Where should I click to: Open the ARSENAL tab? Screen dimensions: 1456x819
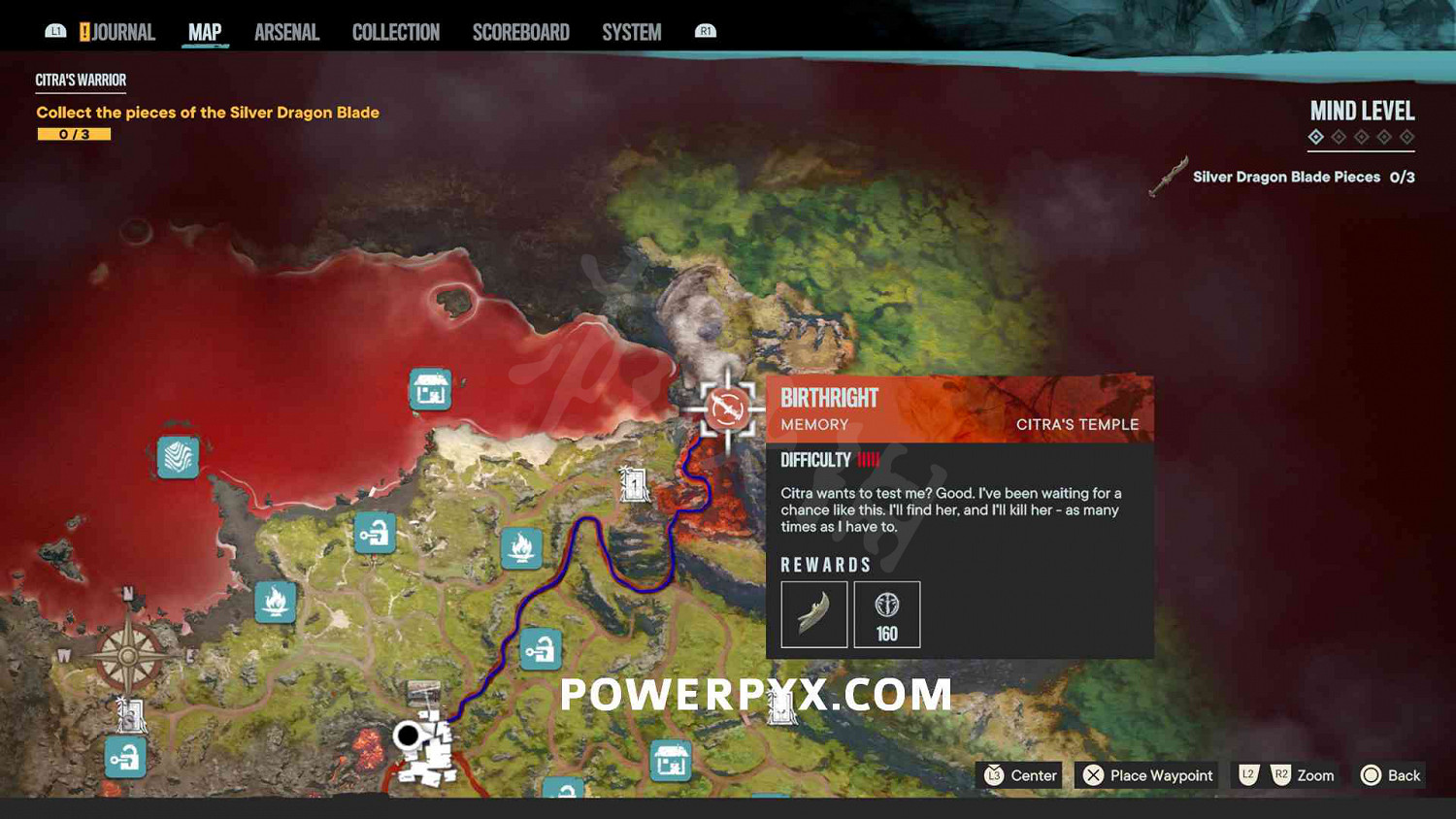286,31
